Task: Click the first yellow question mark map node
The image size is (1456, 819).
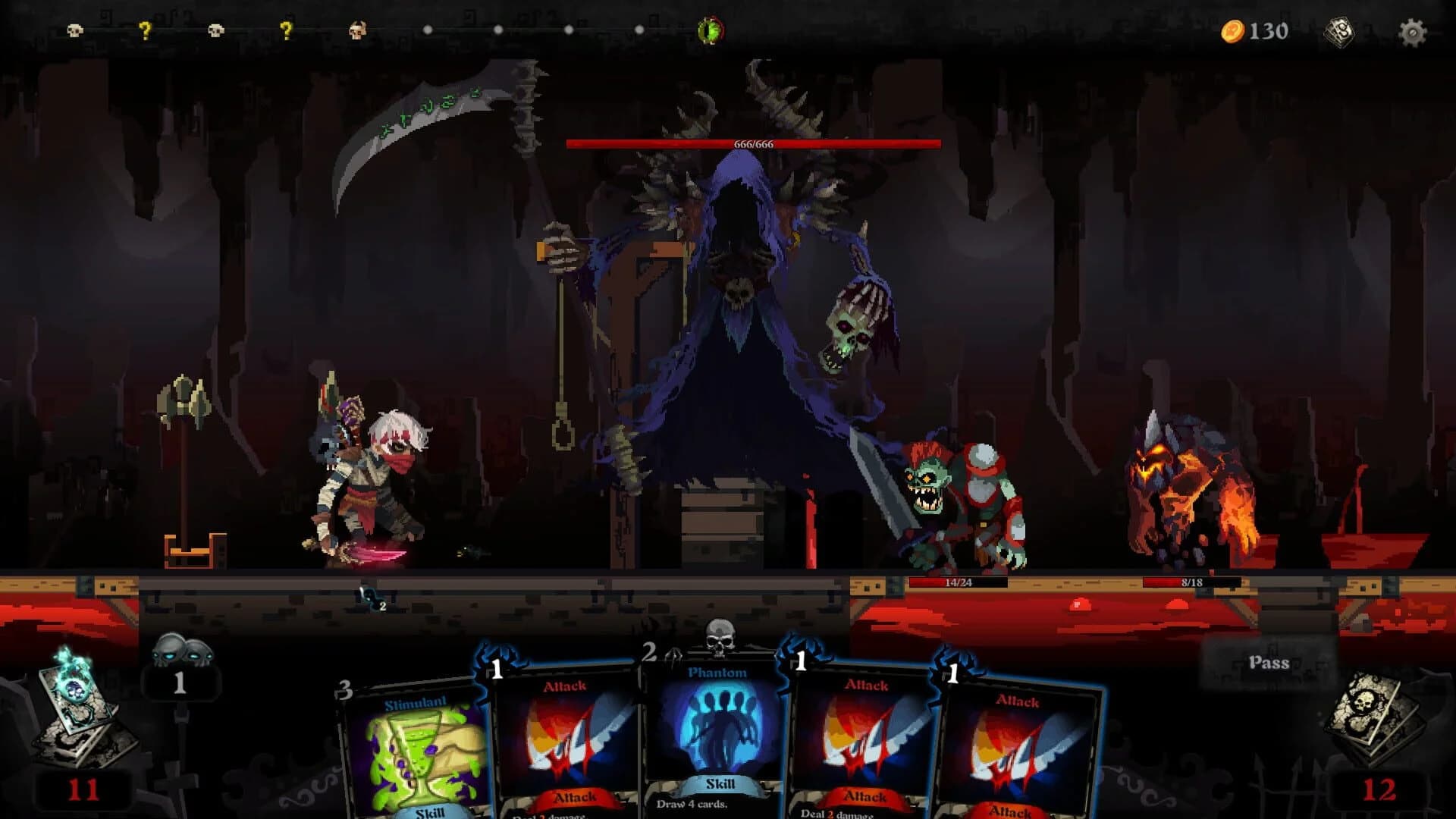Action: [146, 28]
